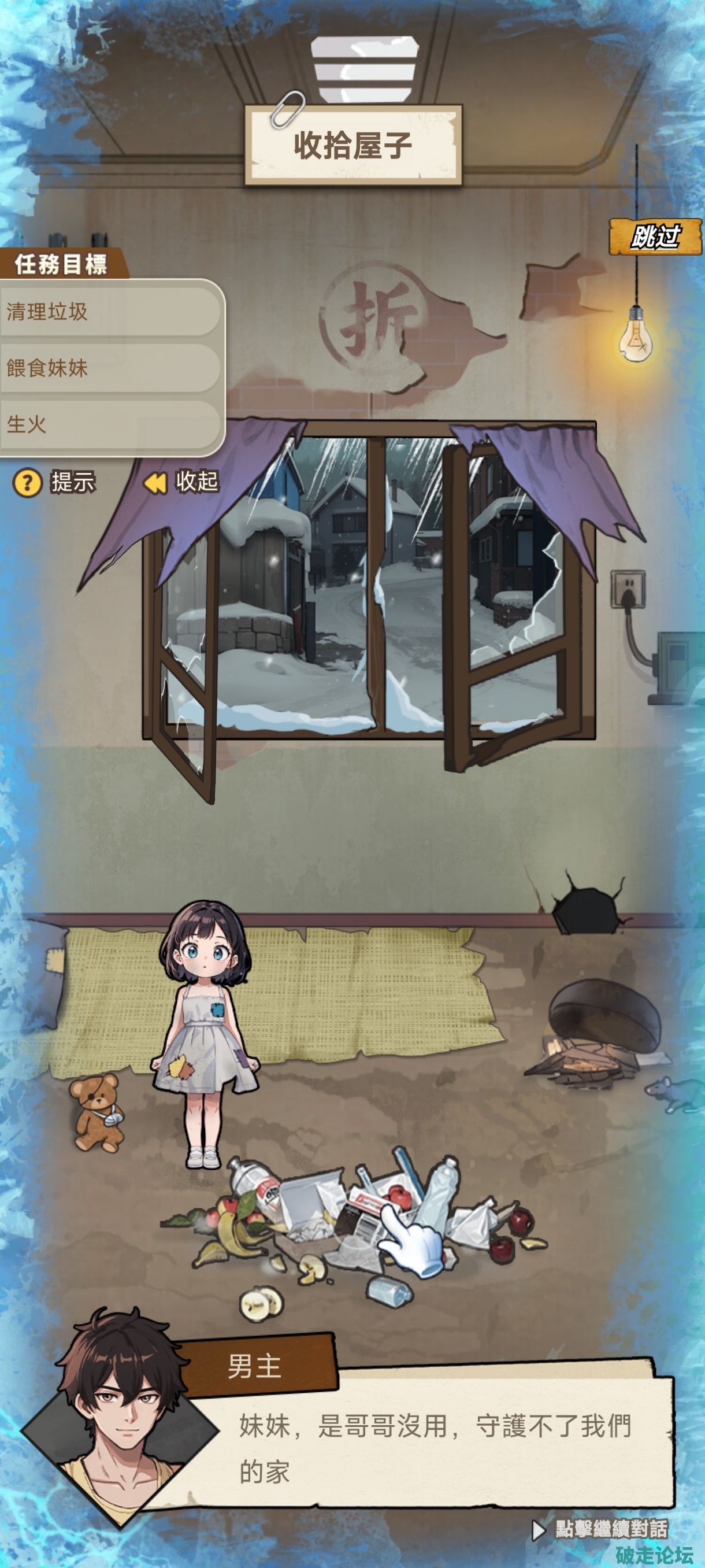Skip the scene with 跳过 button
705x1568 pixels.
point(655,237)
